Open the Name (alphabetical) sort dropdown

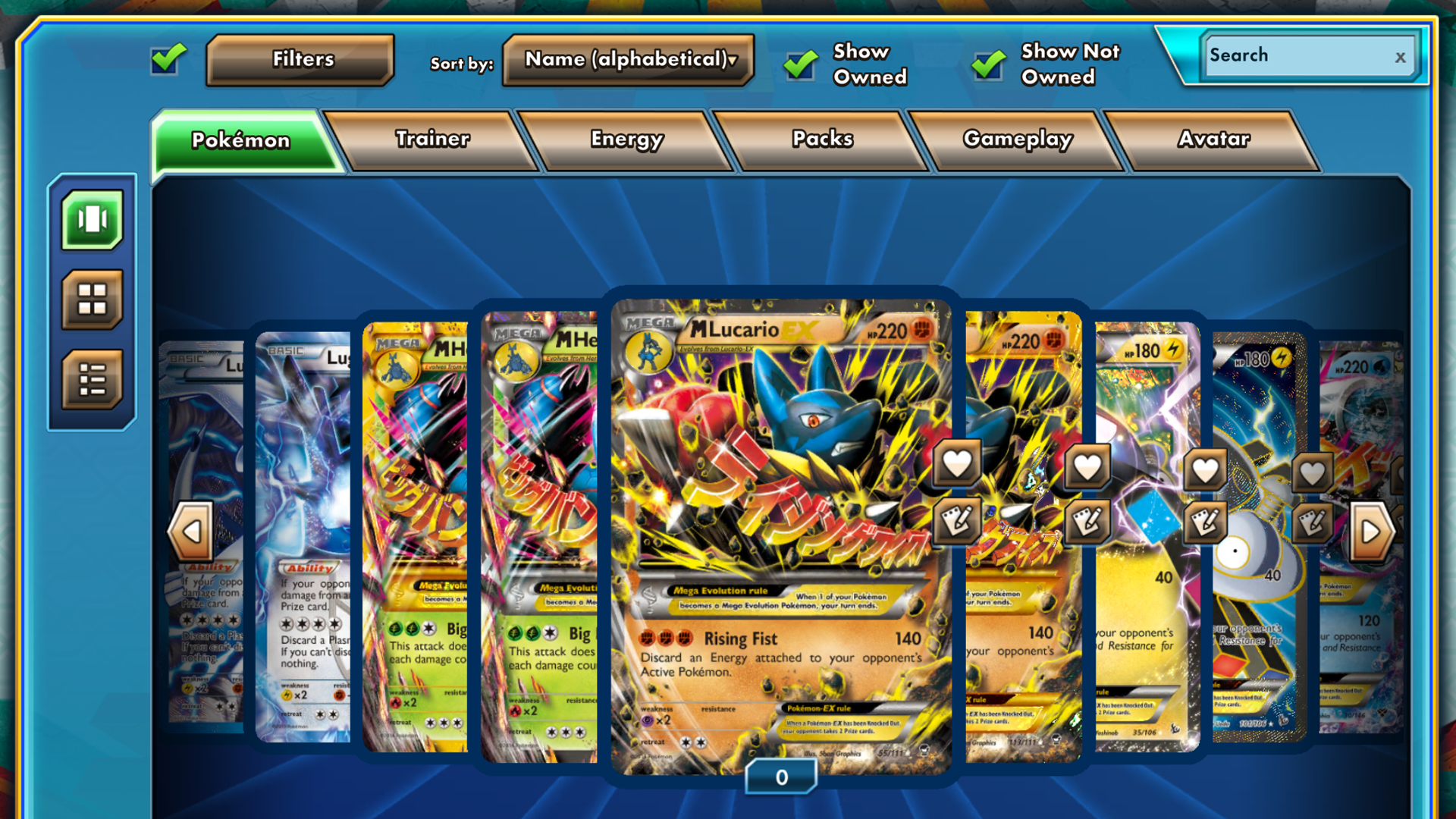coord(628,59)
